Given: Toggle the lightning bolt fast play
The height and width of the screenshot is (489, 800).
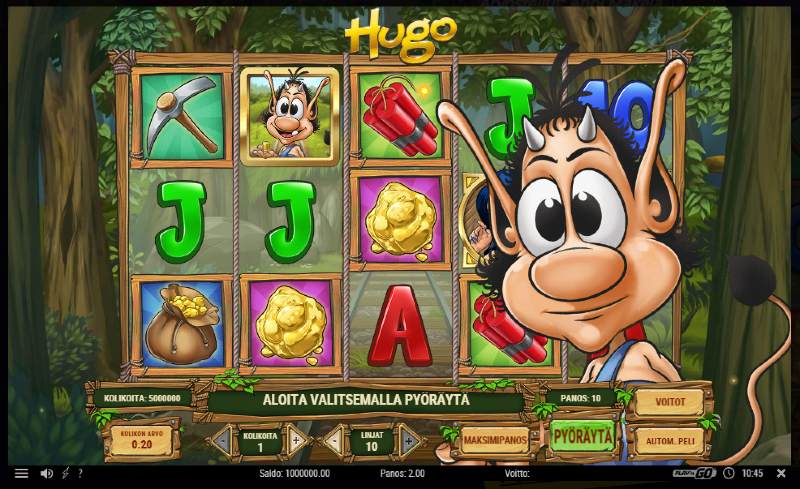Looking at the screenshot, I should click(x=65, y=473).
